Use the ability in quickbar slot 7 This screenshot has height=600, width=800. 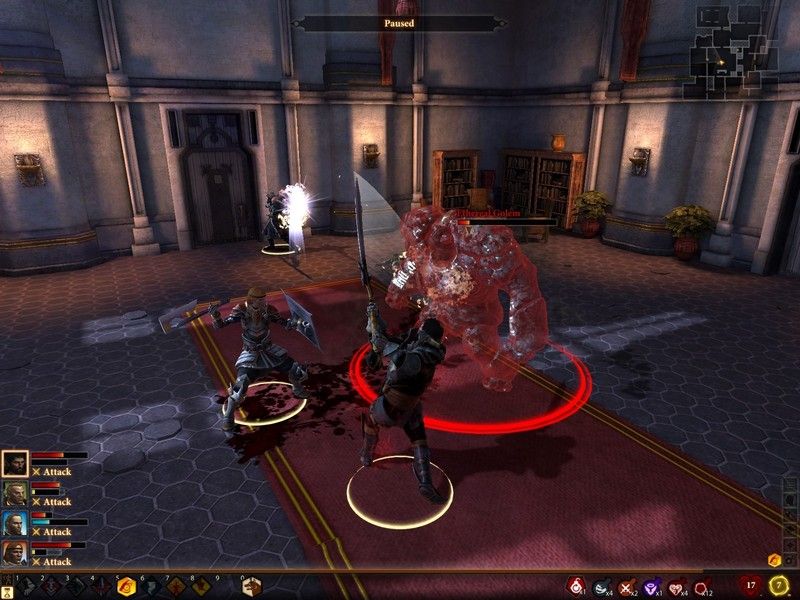175,587
